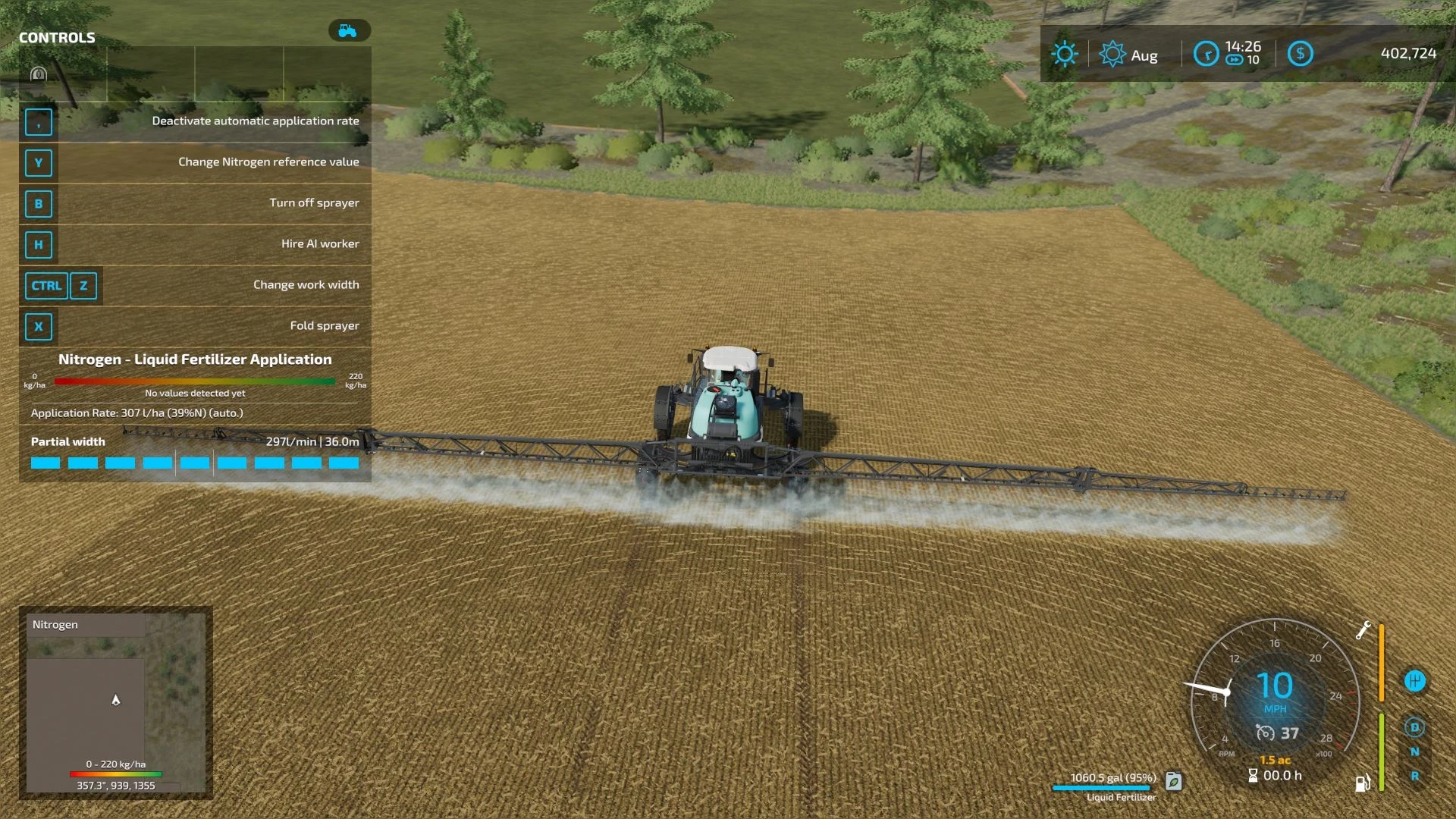Select the N neutral gear option
The width and height of the screenshot is (1456, 819).
[x=1415, y=751]
